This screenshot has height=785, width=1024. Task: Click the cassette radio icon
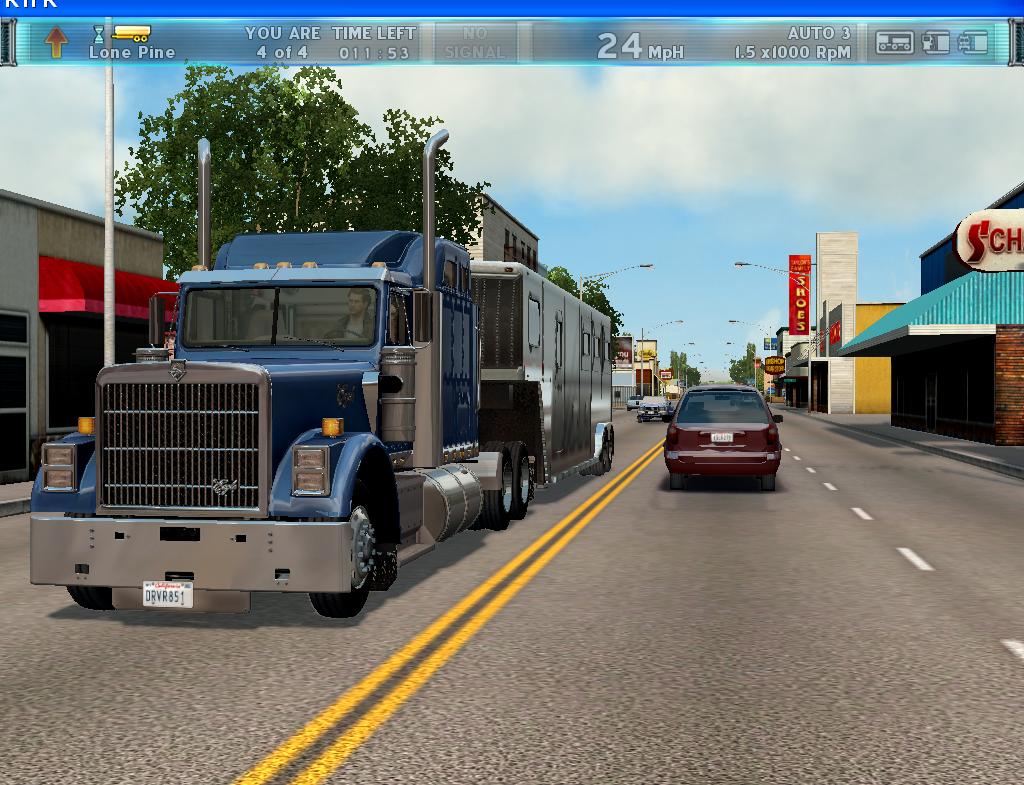point(894,42)
